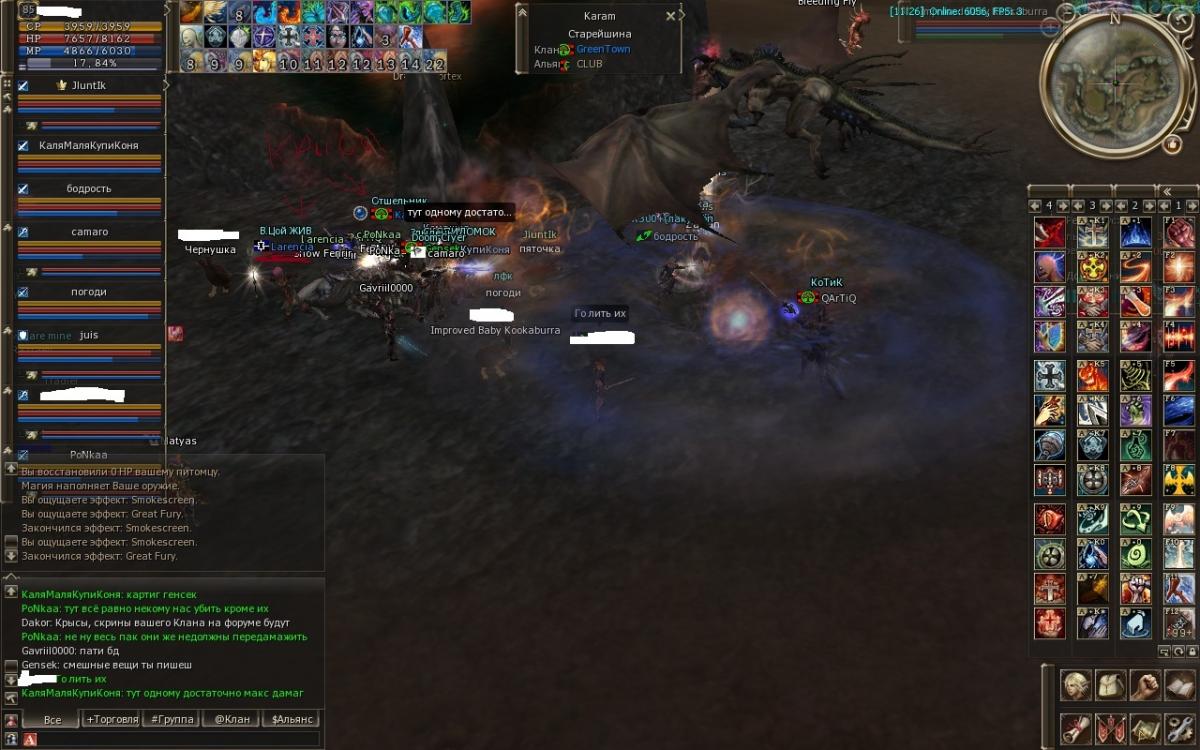1200x750 pixels.
Task: Choose party member camaro
Action: [x=89, y=232]
